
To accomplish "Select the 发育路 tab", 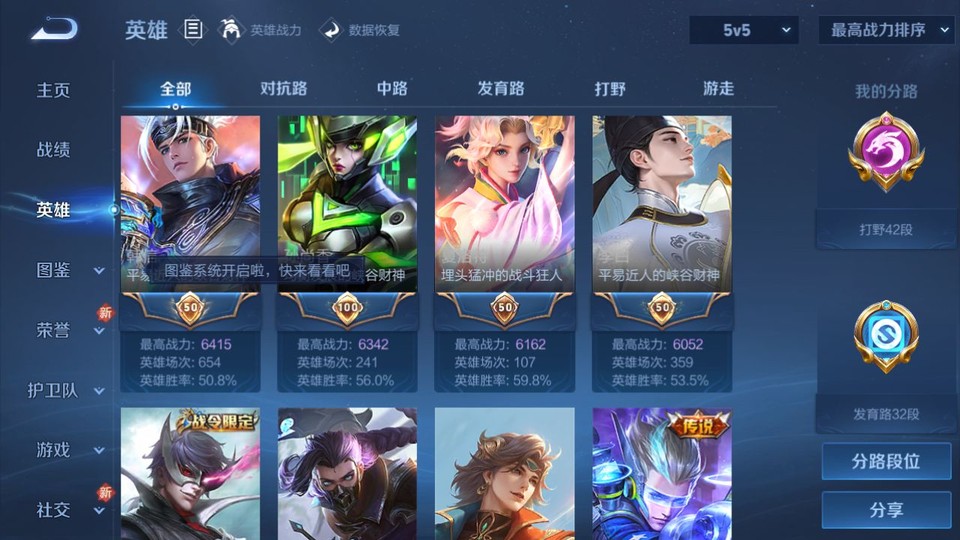I will pos(501,89).
